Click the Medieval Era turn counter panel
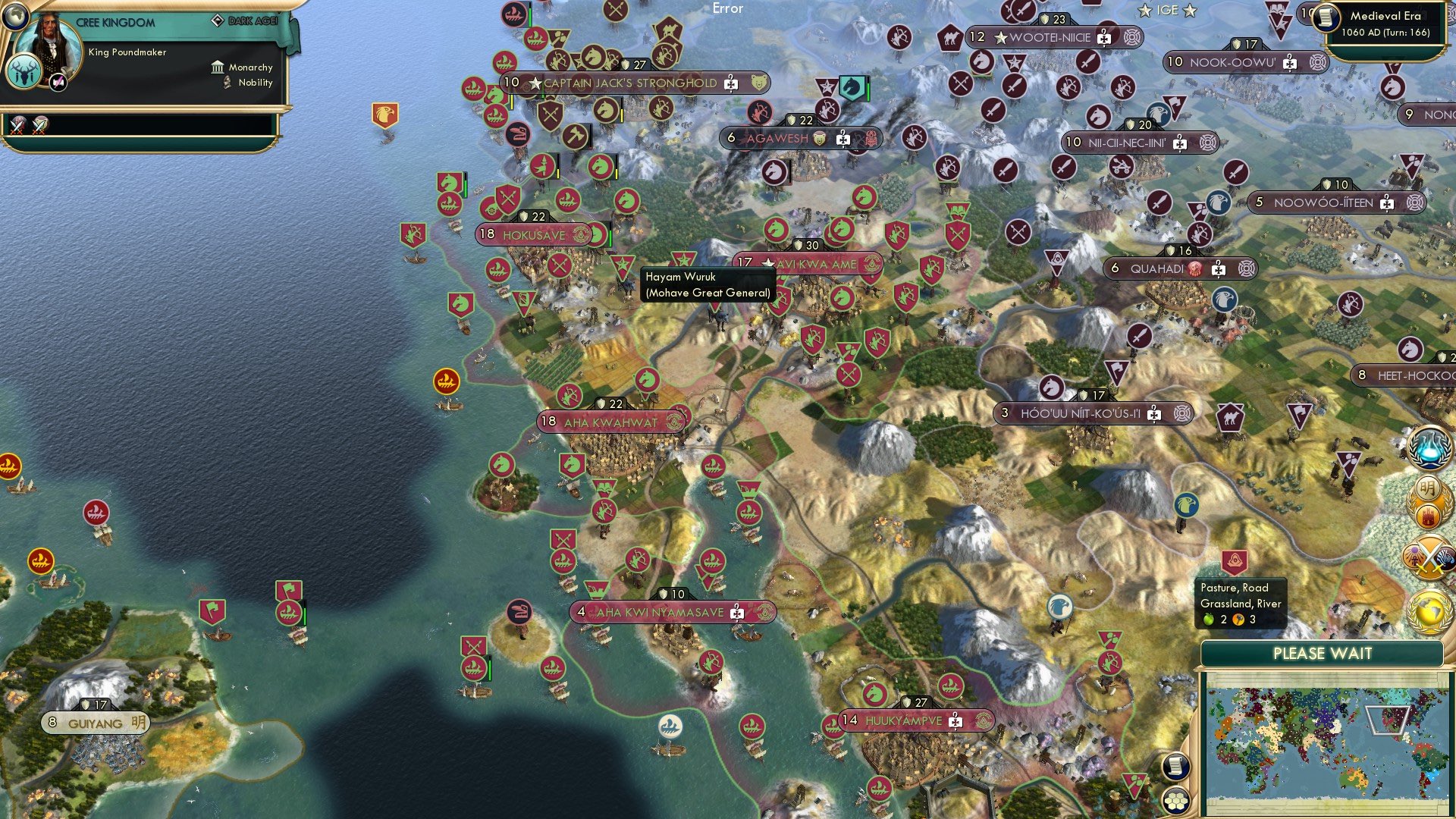Image resolution: width=1456 pixels, height=819 pixels. pos(1389,23)
